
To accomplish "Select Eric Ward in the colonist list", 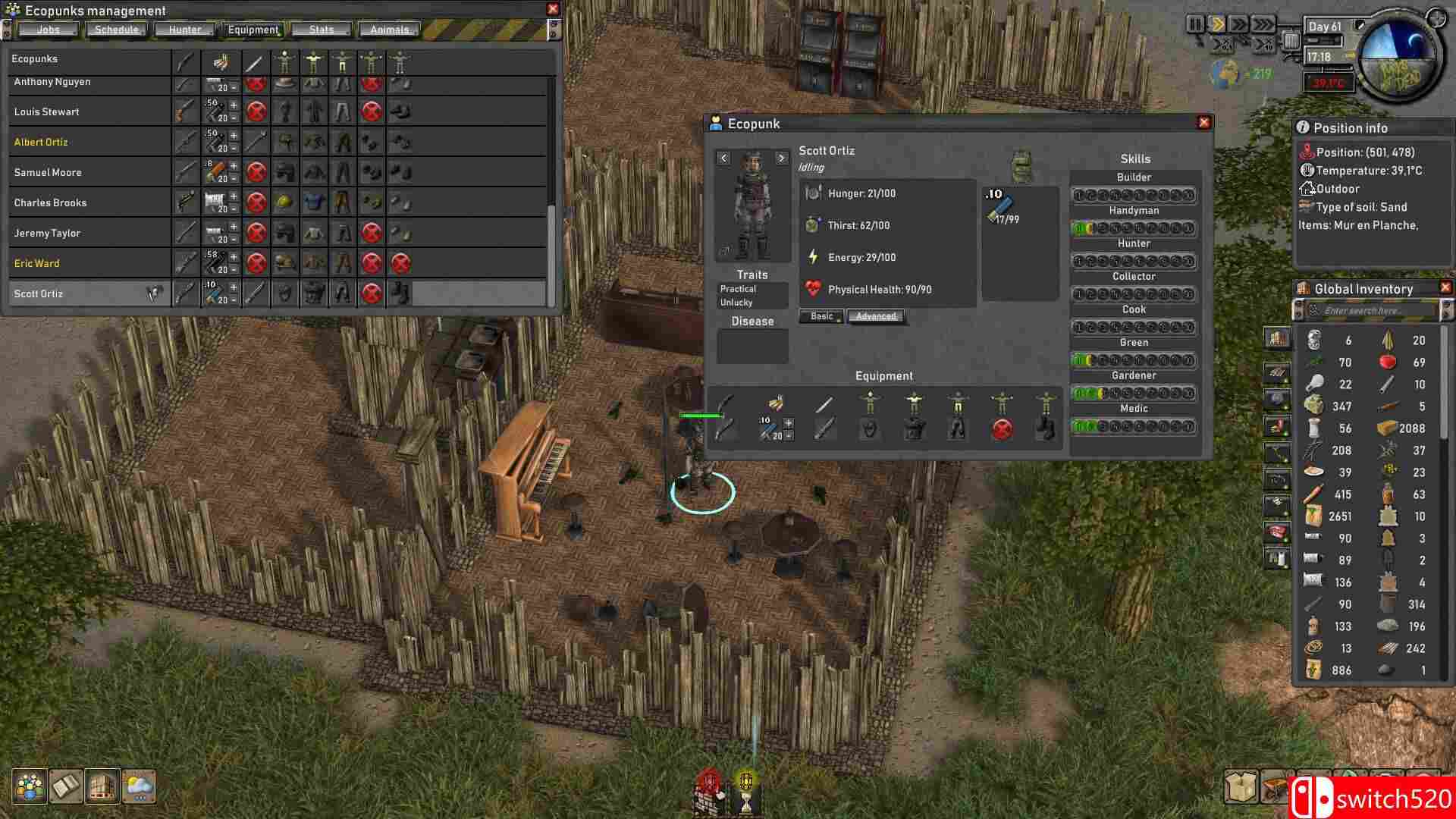I will pos(36,263).
